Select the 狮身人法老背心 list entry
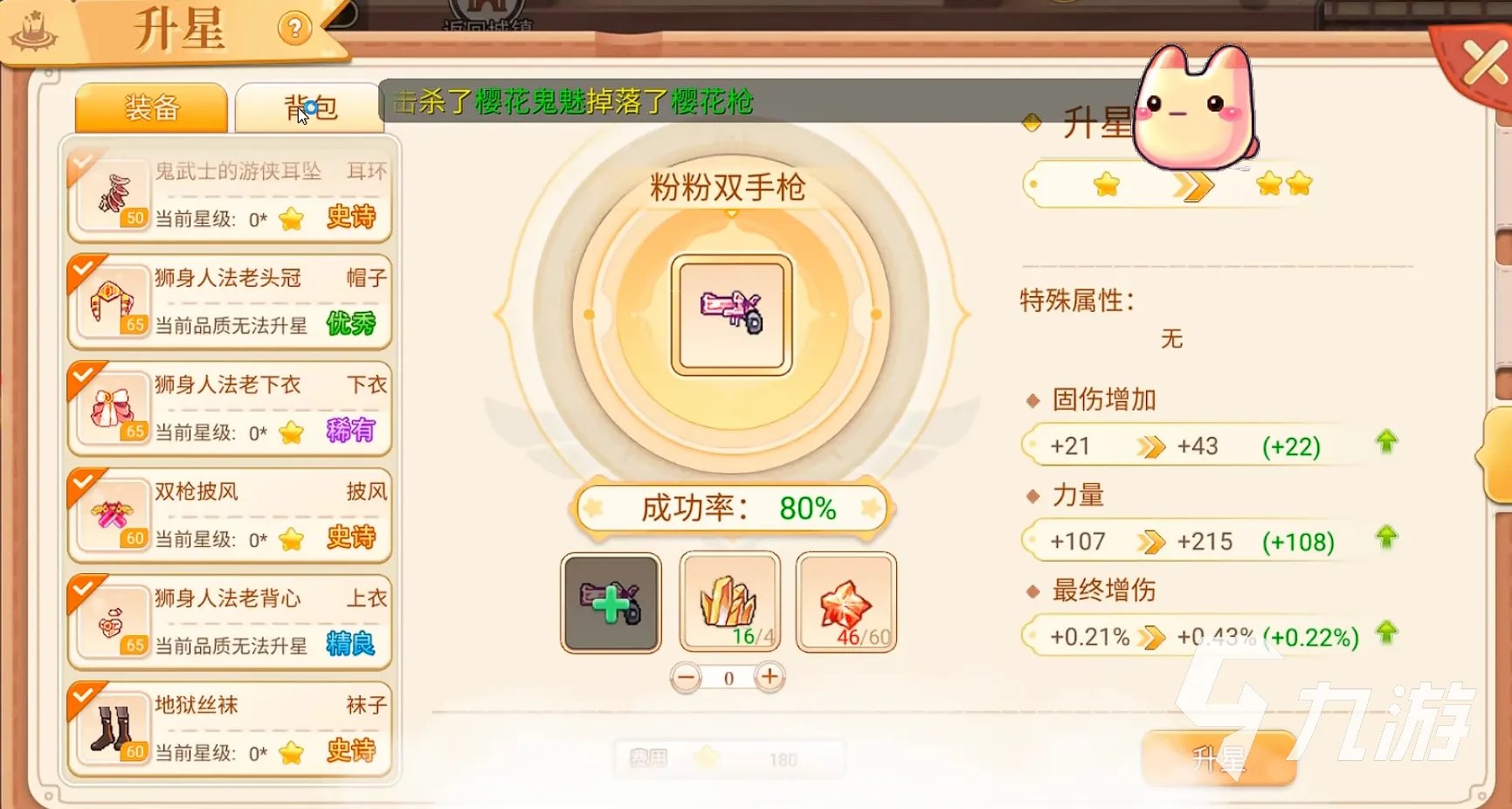The width and height of the screenshot is (1512, 809). (229, 622)
